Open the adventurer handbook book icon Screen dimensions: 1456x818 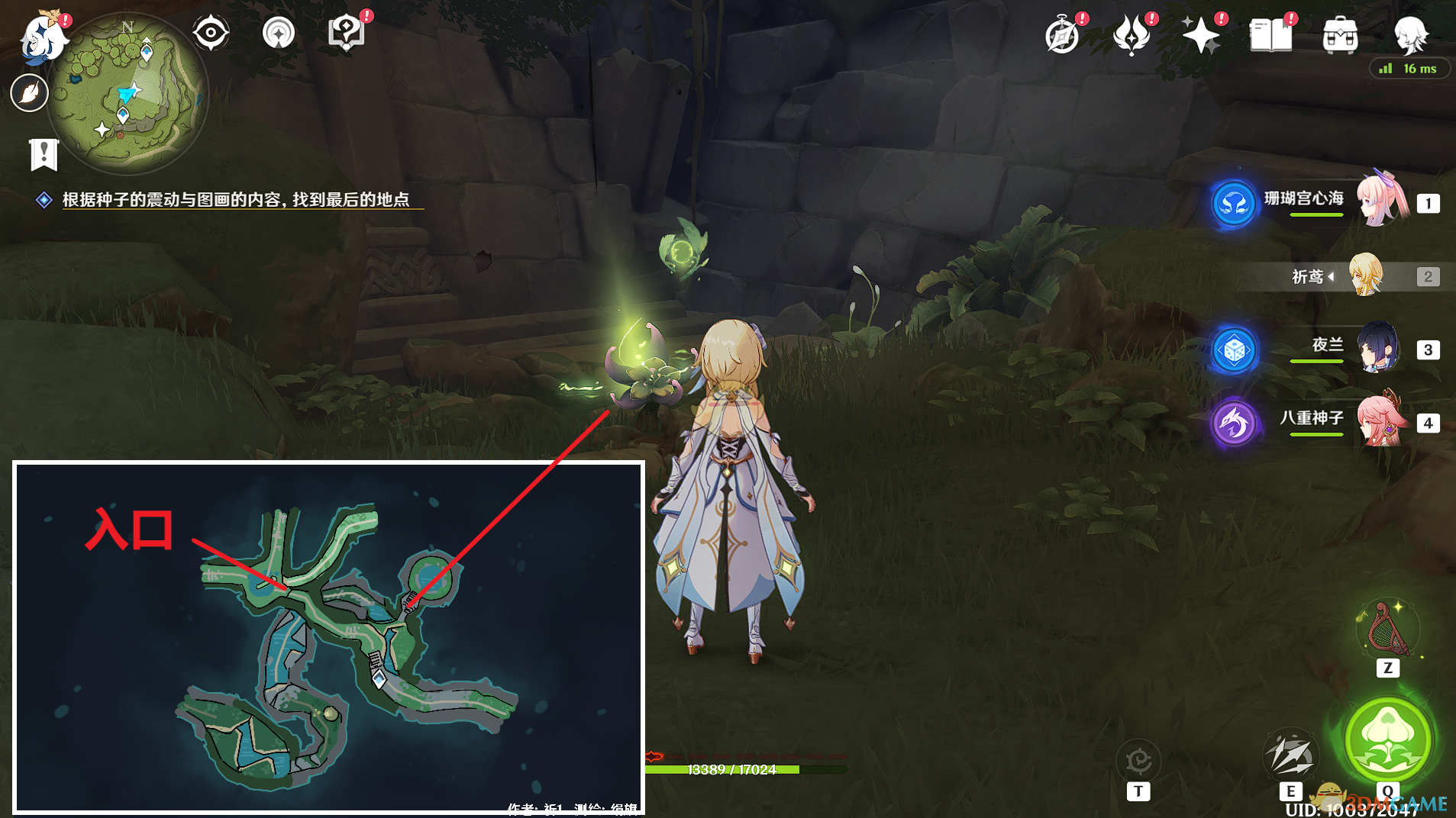[1270, 35]
